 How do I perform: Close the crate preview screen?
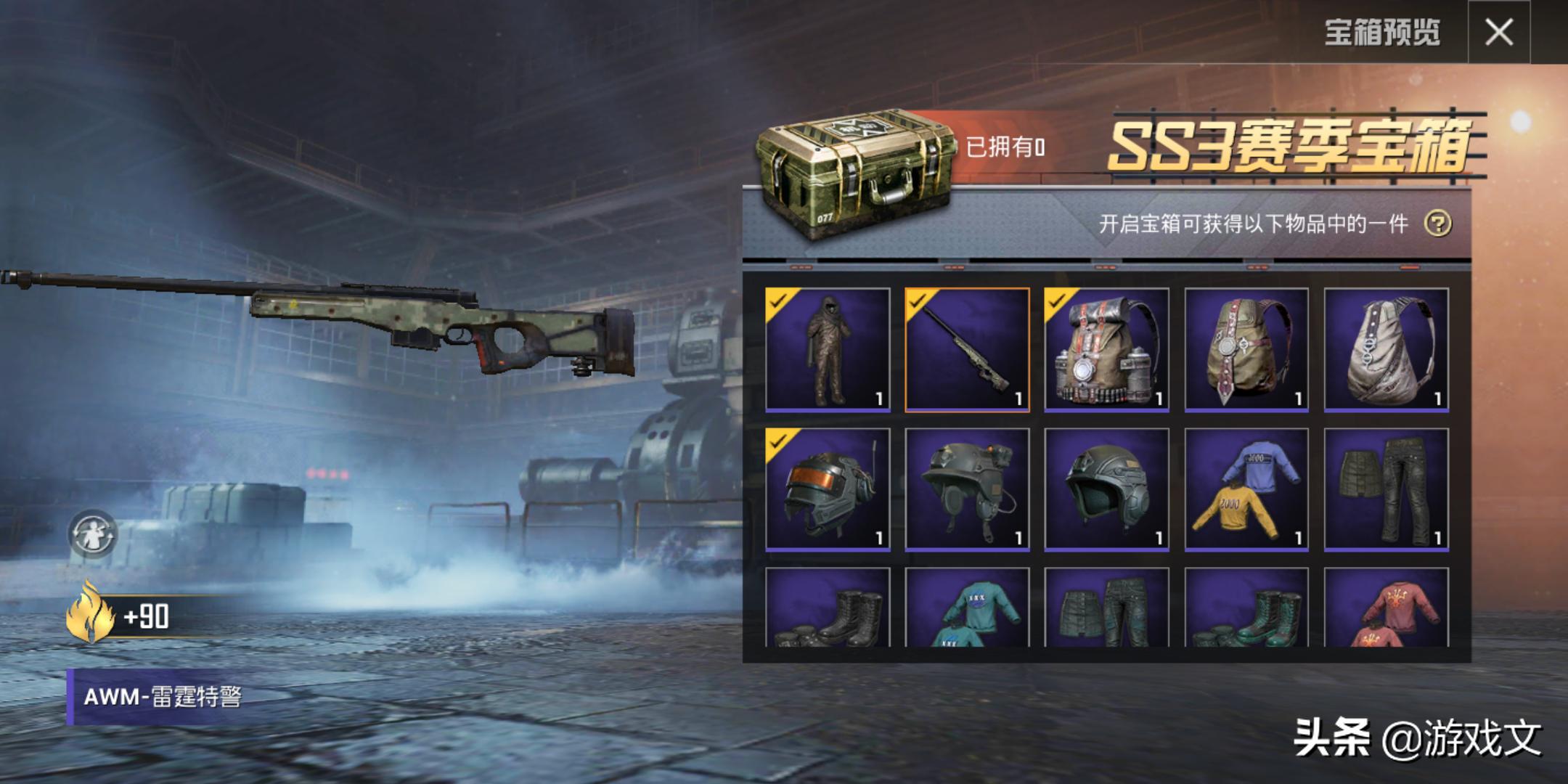point(1498,33)
